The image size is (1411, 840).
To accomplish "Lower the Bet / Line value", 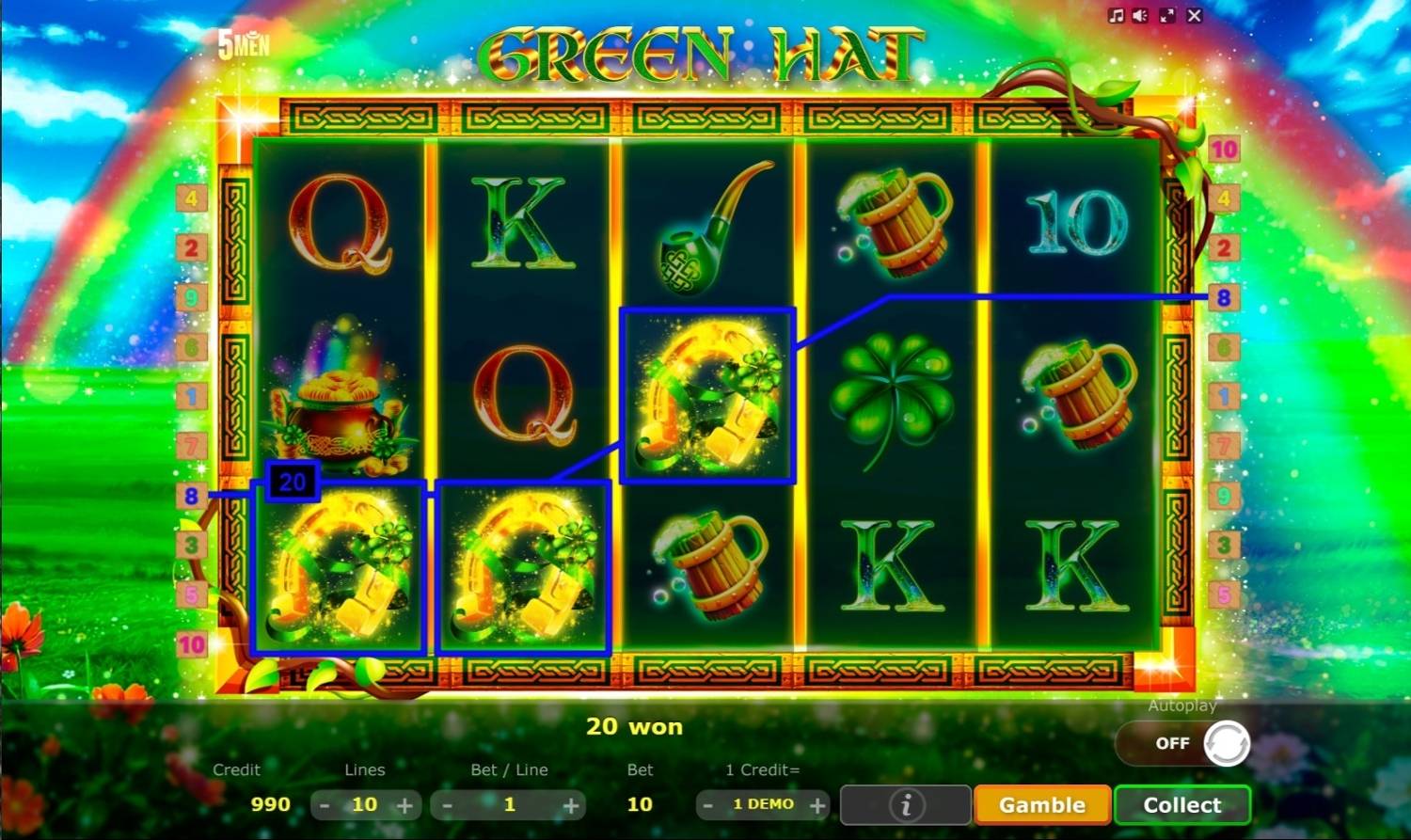I will pos(448,806).
